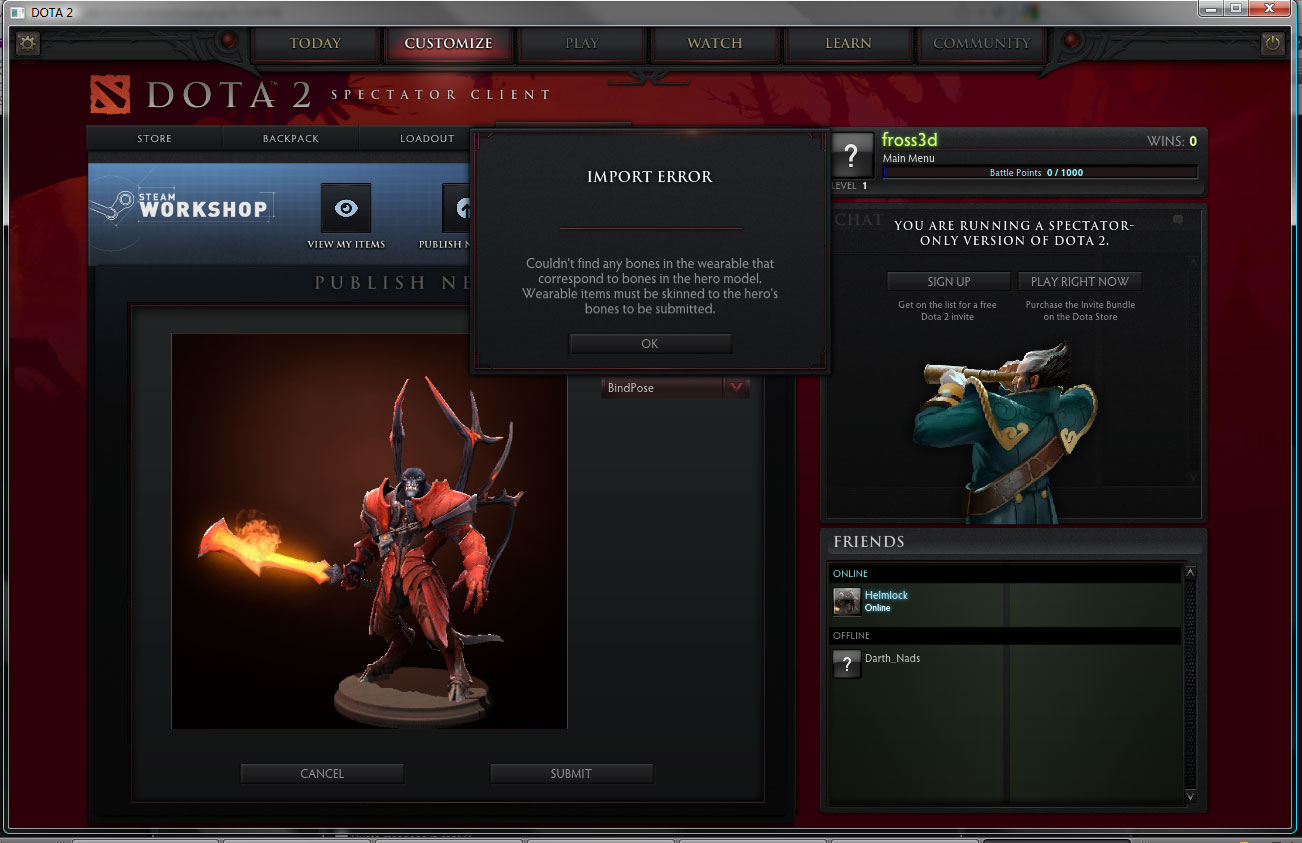
Task: Click SIGN UP for a free Dota 2 invite
Action: [x=947, y=281]
